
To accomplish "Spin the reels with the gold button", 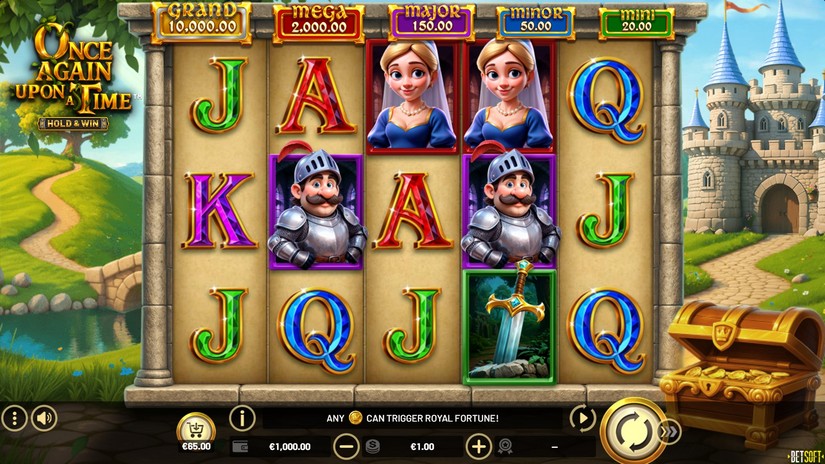I will pyautogui.click(x=634, y=432).
